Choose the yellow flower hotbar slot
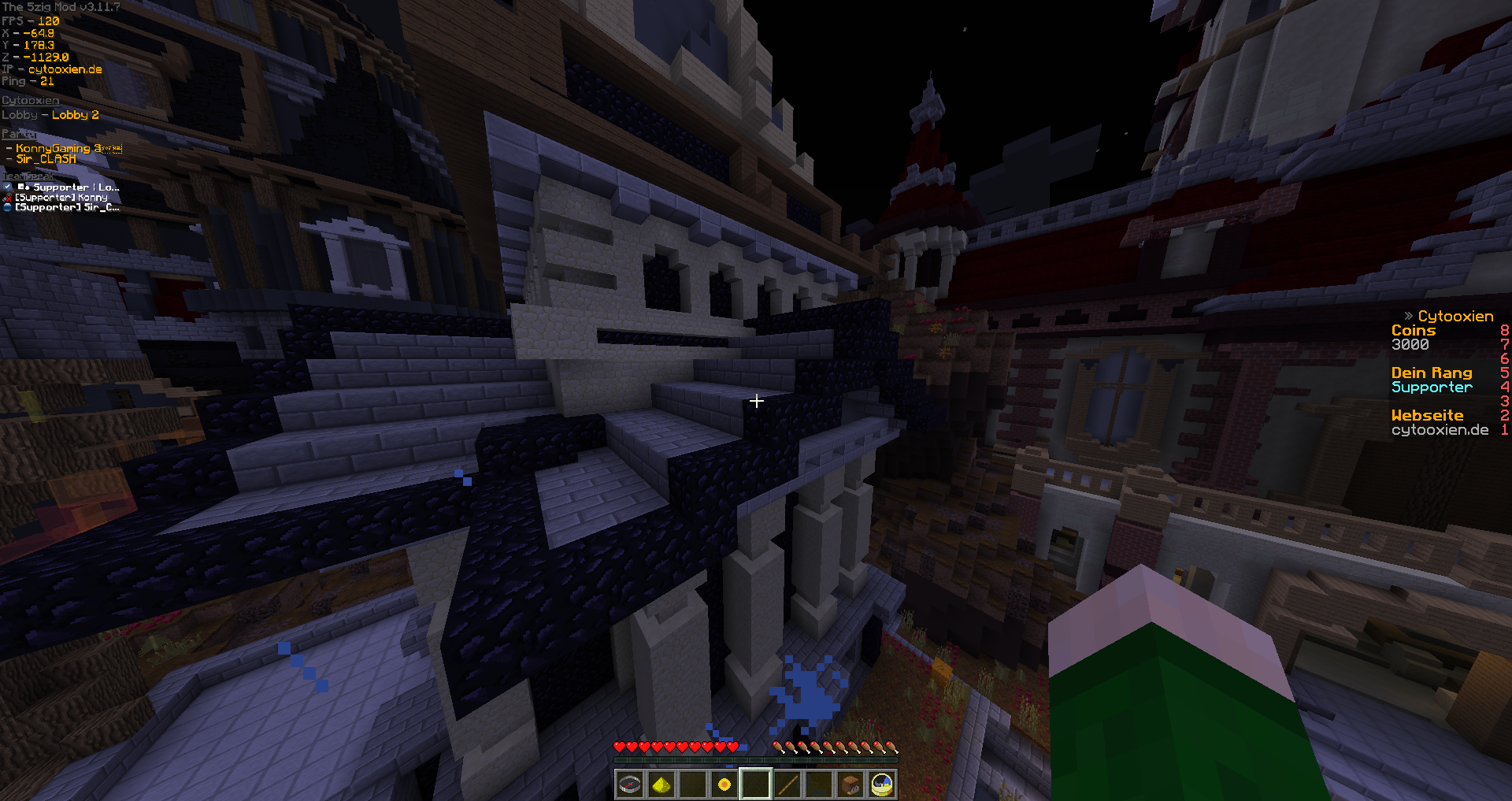 (724, 784)
